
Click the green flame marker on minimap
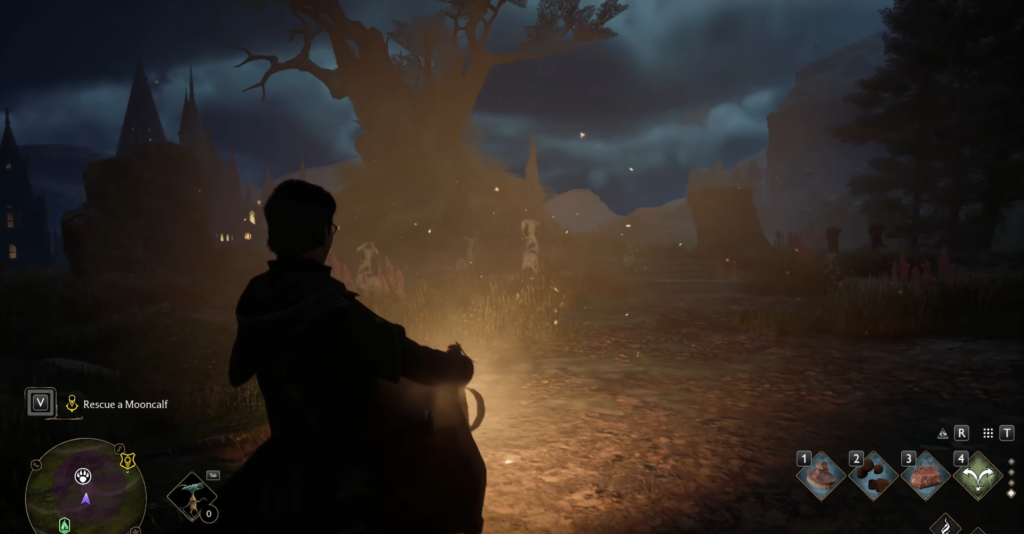pos(66,524)
